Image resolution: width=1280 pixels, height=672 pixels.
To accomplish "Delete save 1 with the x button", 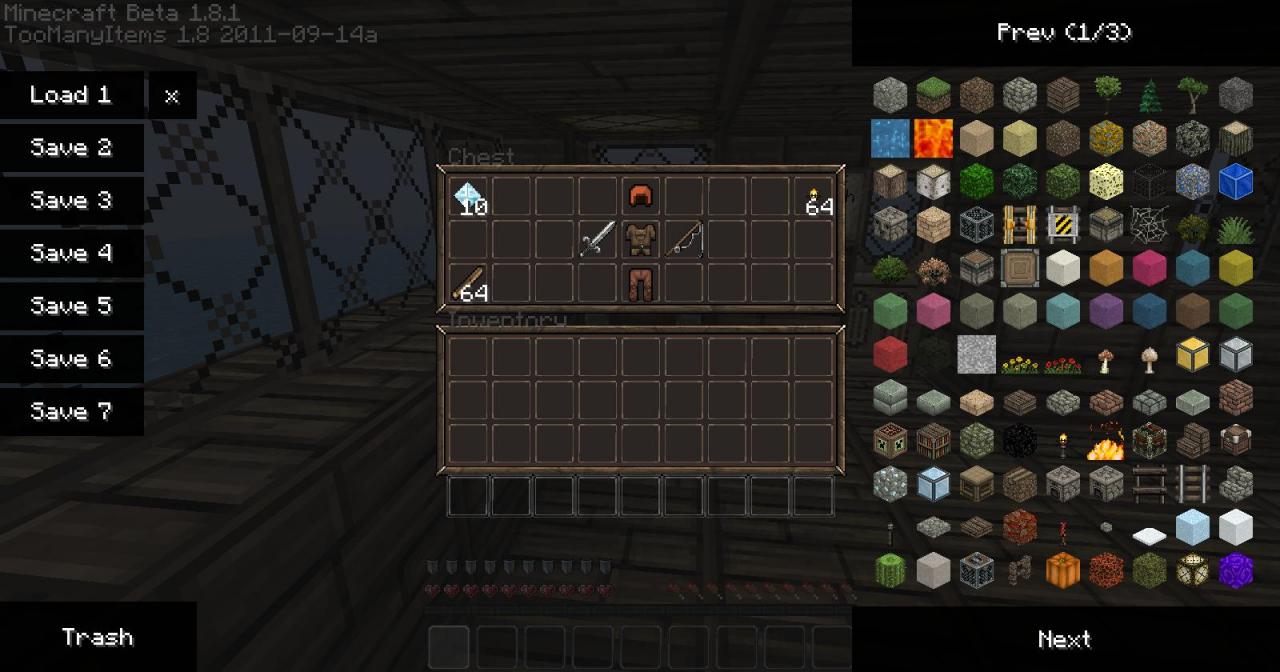I will [172, 96].
